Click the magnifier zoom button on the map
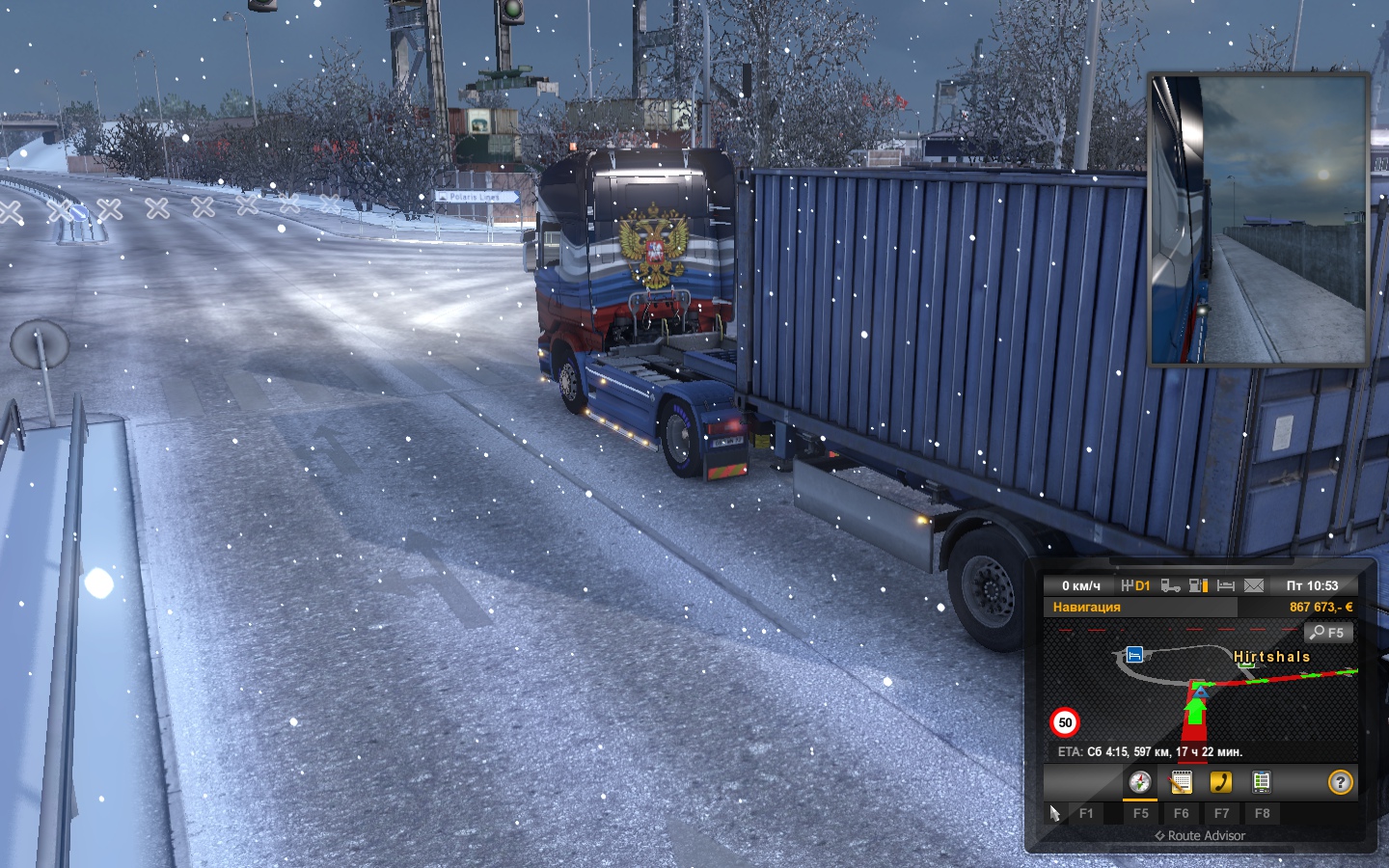1389x868 pixels. 1328,633
